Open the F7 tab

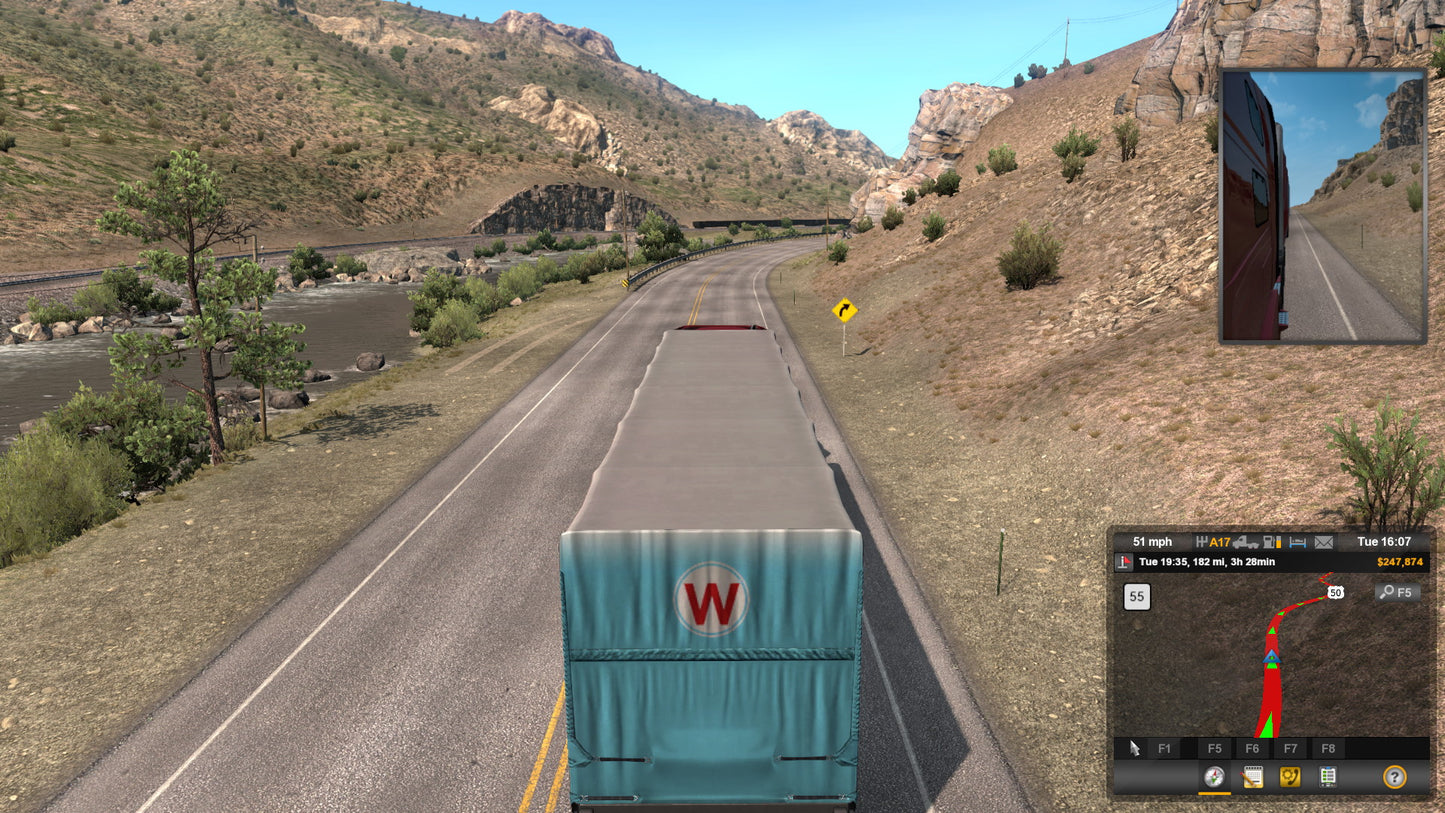[x=1290, y=749]
